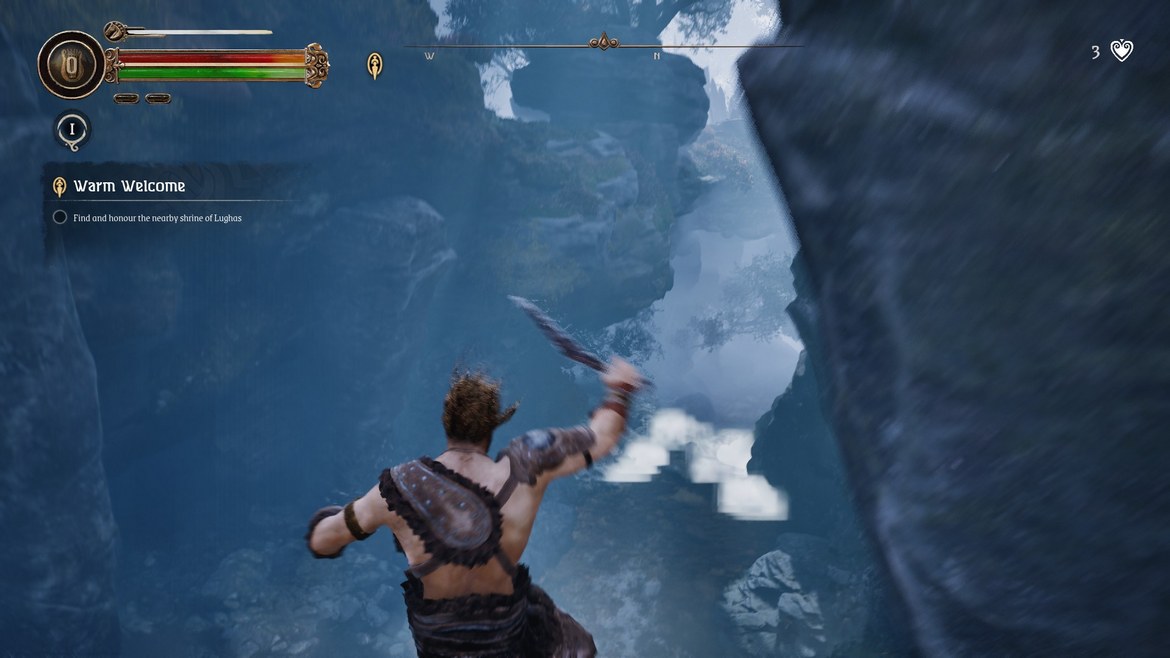Open the round level emblem showing 0
The image size is (1170, 658).
(71, 65)
